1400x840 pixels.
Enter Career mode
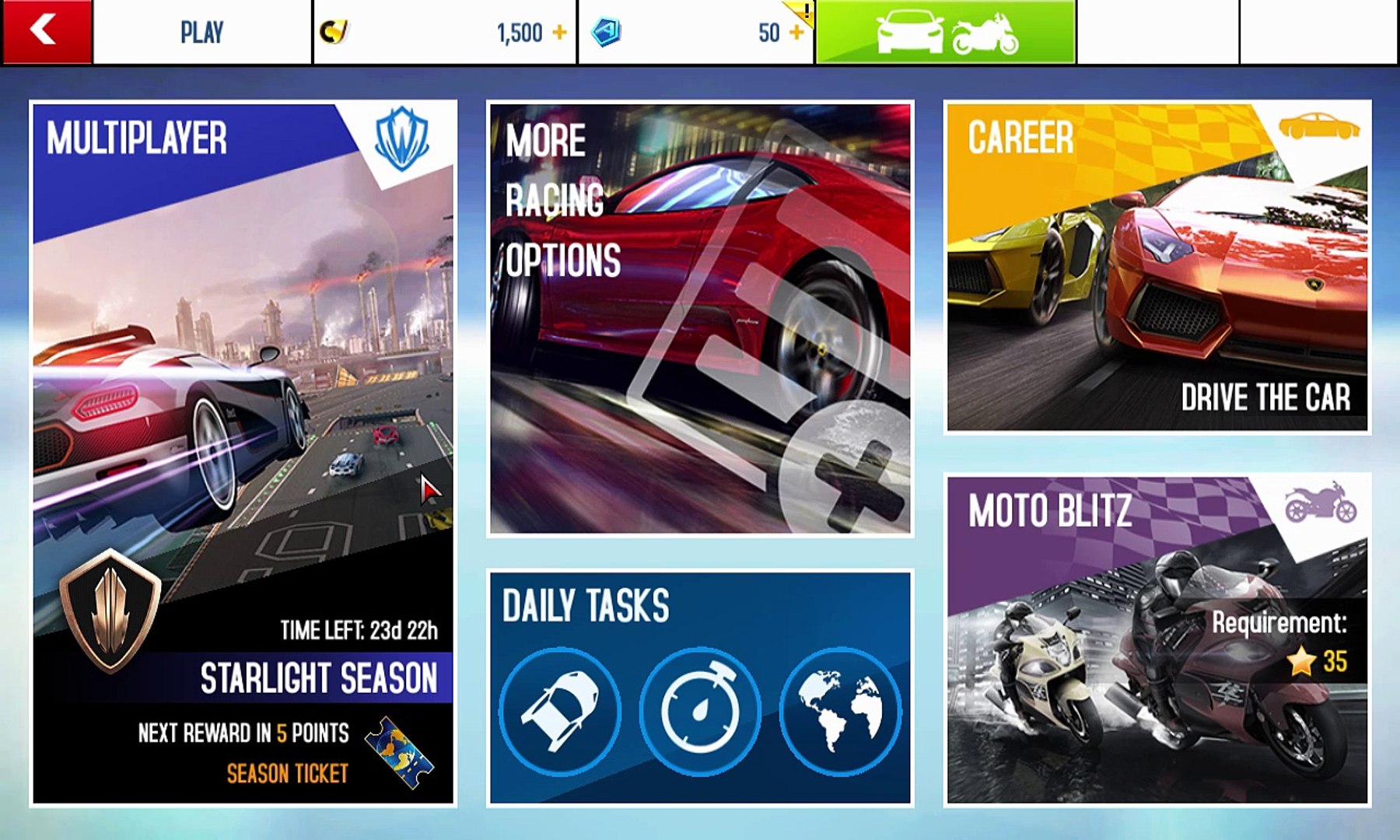click(x=1157, y=266)
